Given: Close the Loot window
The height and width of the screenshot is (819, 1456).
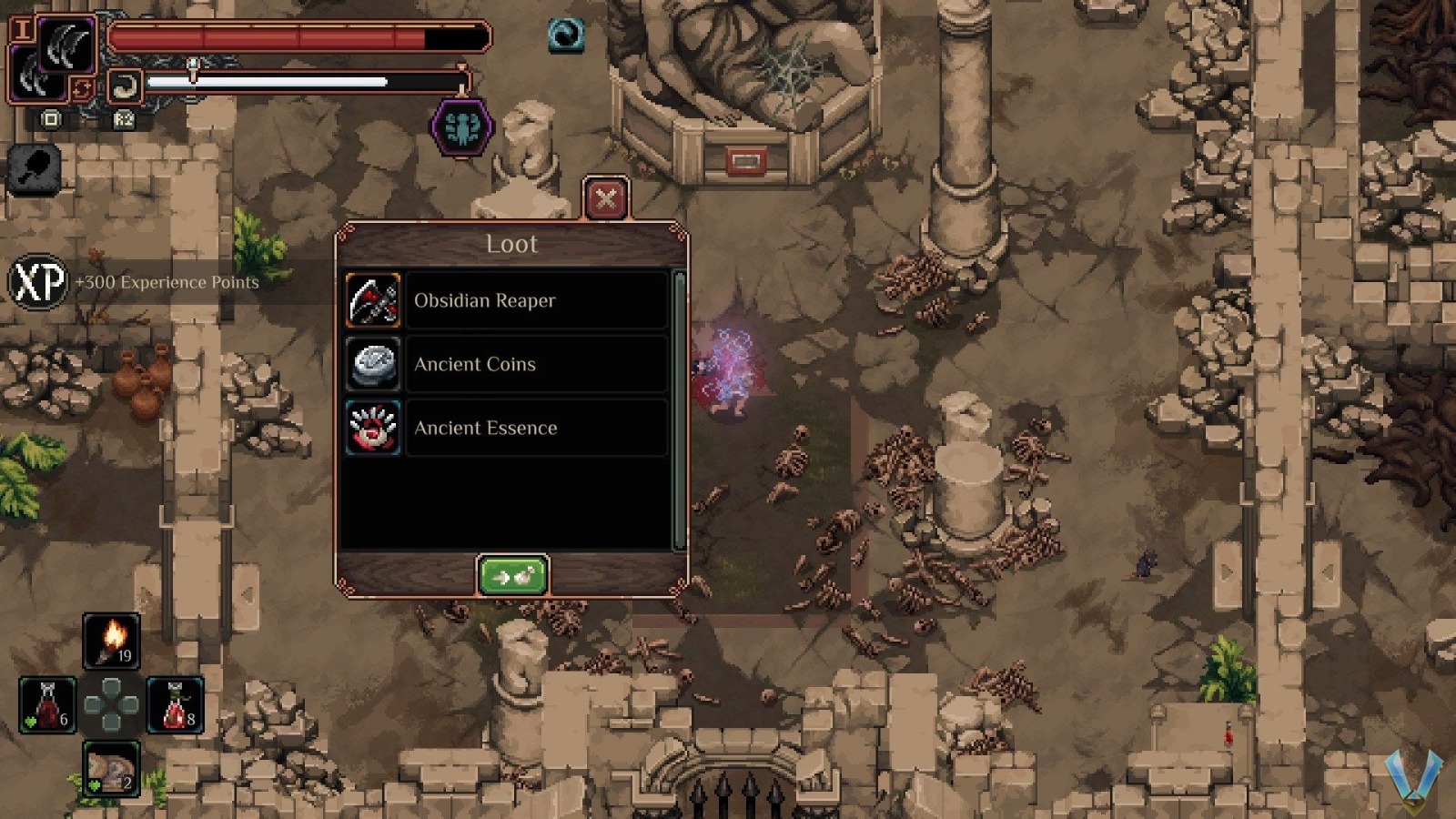Looking at the screenshot, I should coord(606,198).
